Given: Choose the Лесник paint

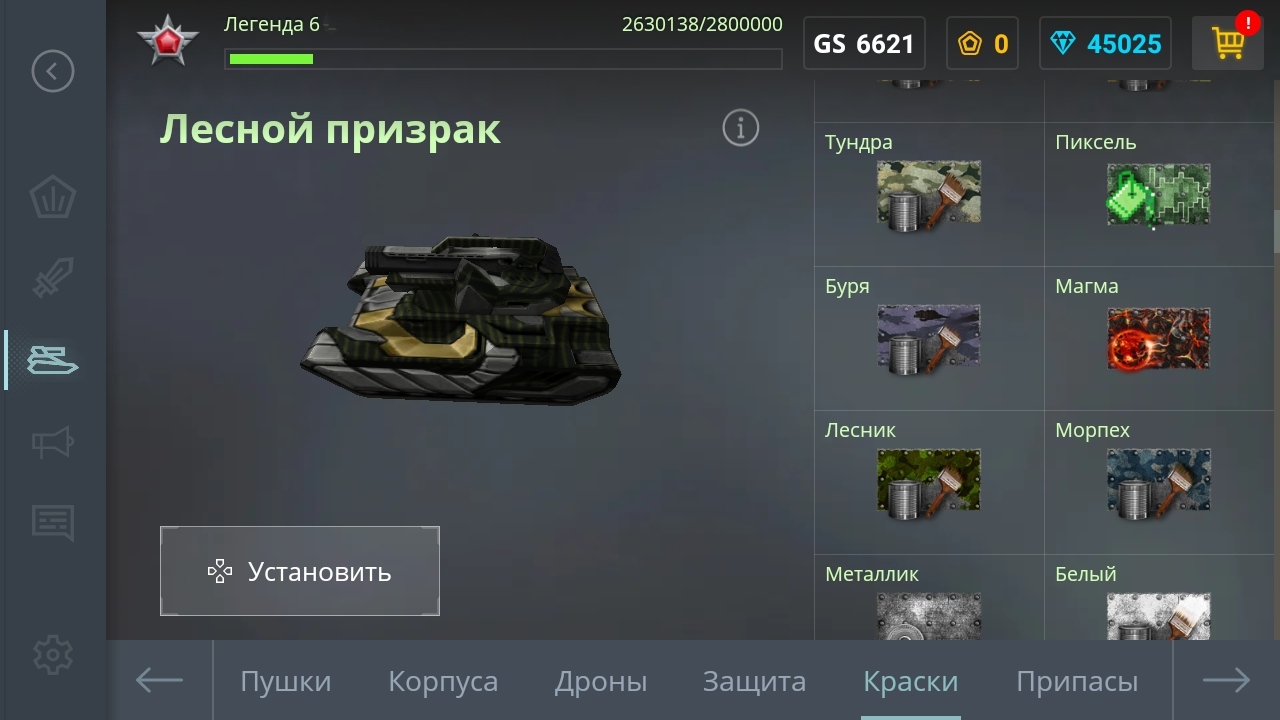Looking at the screenshot, I should [929, 482].
